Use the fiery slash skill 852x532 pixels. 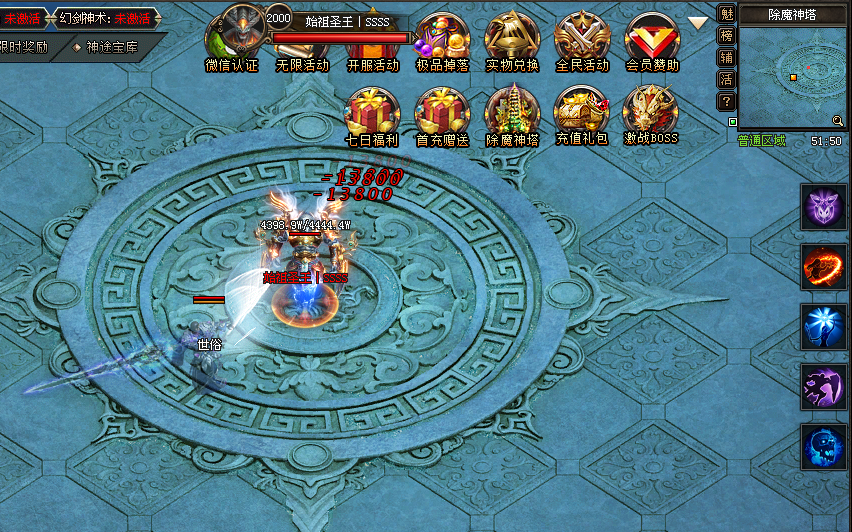coord(824,267)
